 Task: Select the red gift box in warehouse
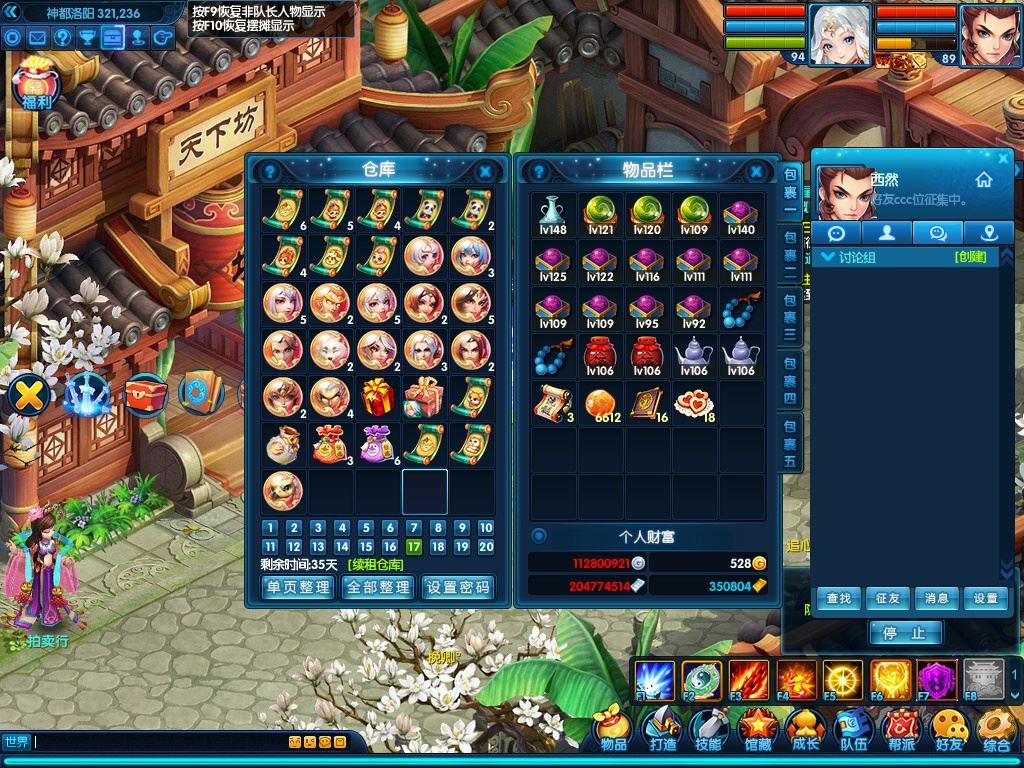pos(378,397)
